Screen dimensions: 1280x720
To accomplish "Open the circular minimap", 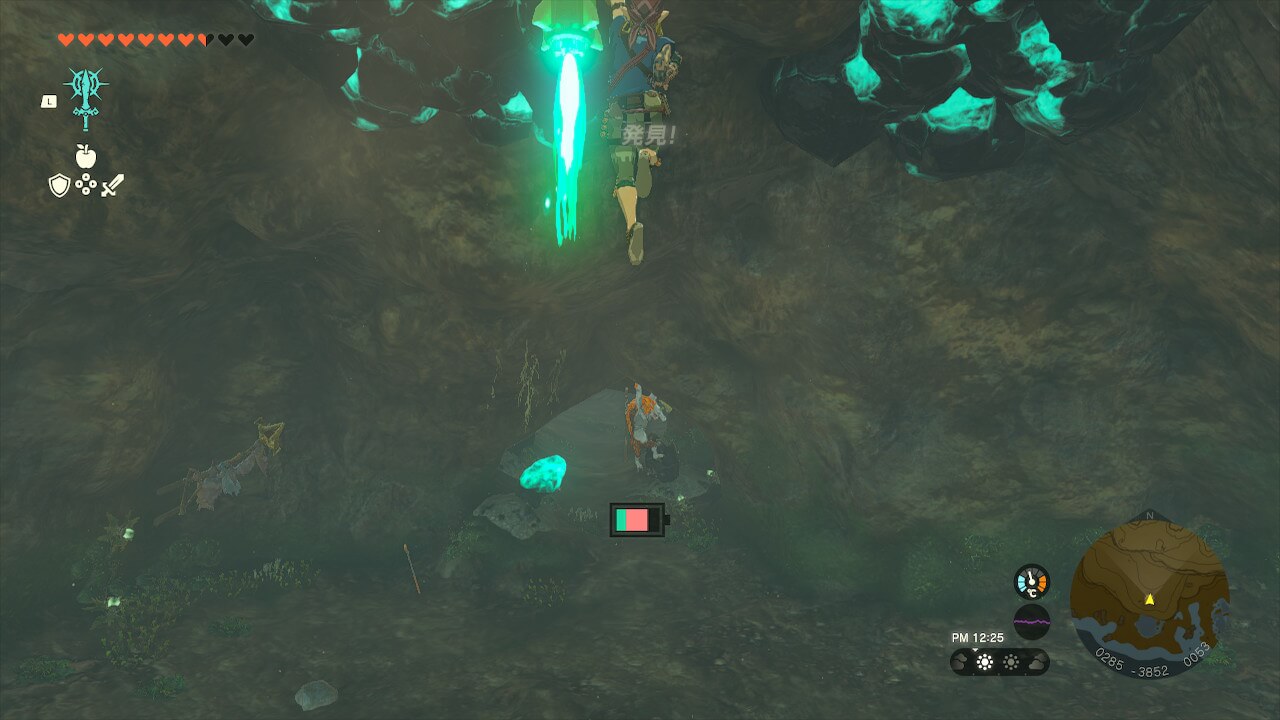I will 1149,597.
